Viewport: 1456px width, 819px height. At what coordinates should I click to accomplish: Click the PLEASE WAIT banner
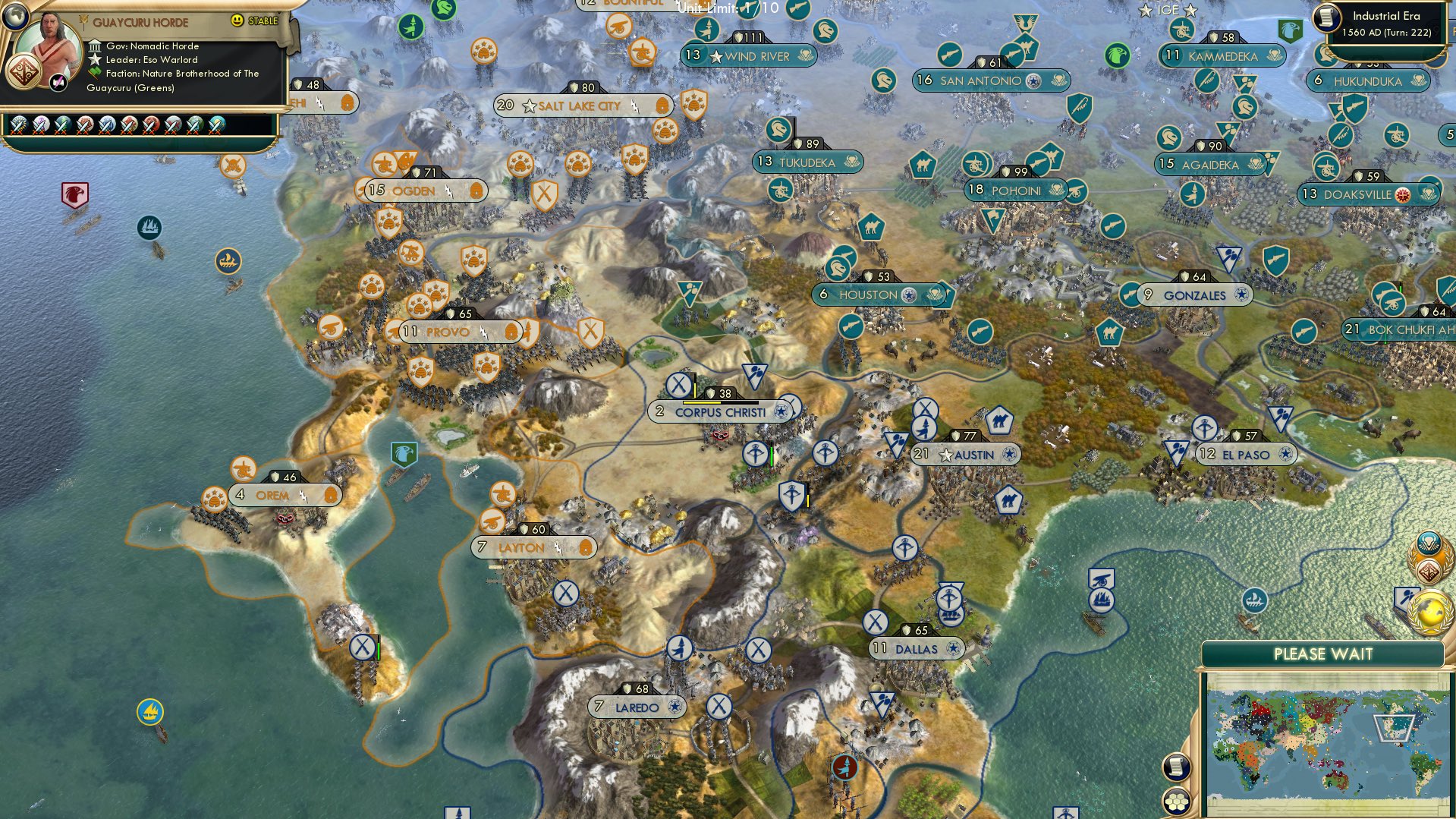click(x=1325, y=654)
